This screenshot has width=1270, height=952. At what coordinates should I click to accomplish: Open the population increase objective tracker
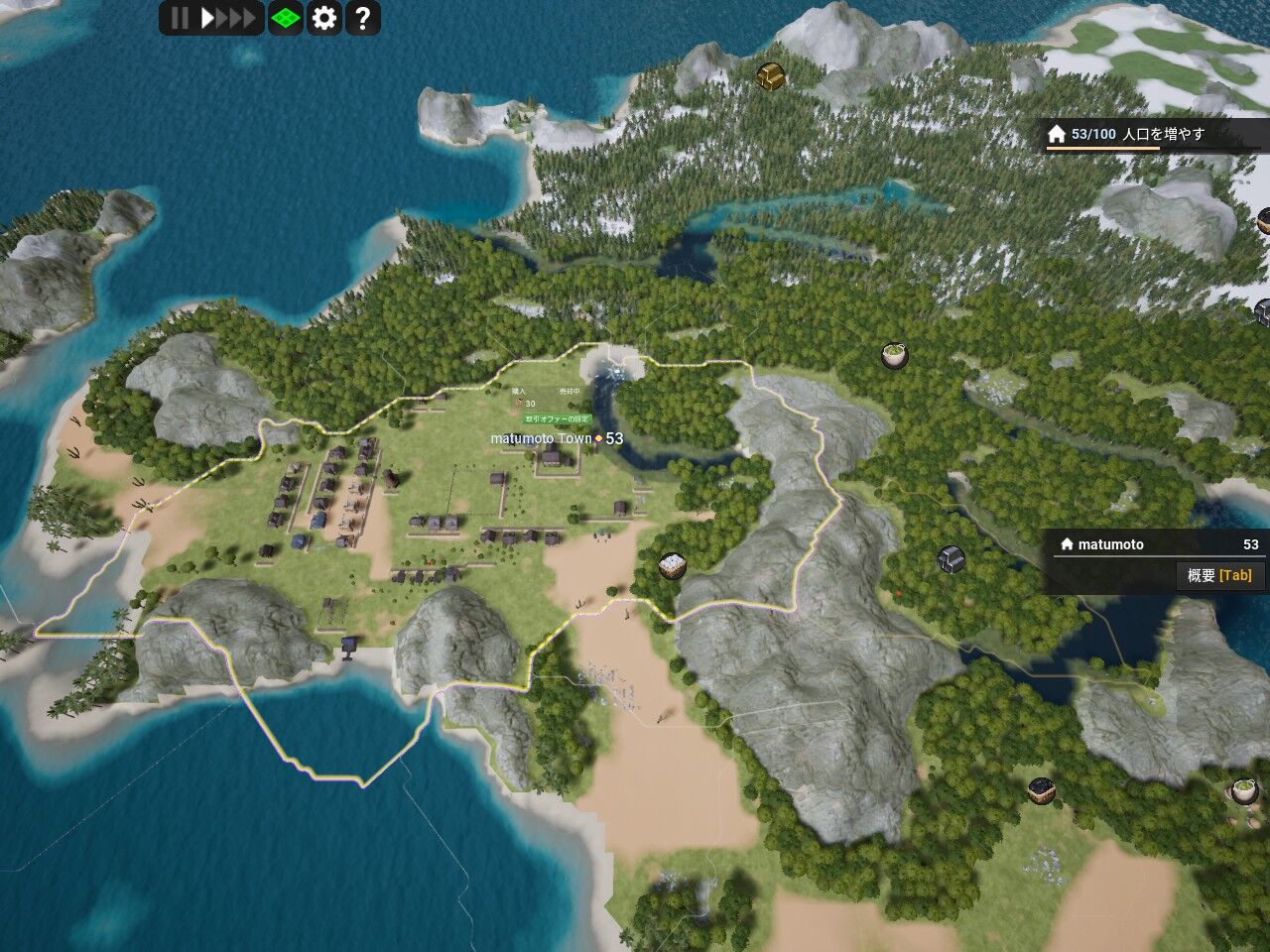pos(1151,134)
